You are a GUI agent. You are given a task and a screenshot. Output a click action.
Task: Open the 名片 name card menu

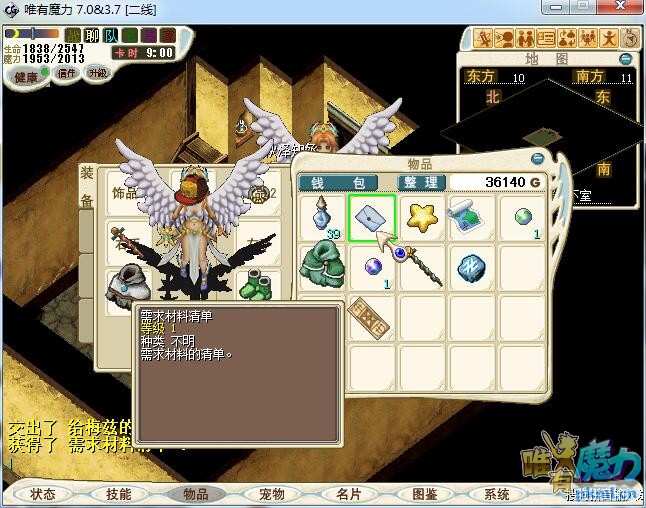click(348, 494)
